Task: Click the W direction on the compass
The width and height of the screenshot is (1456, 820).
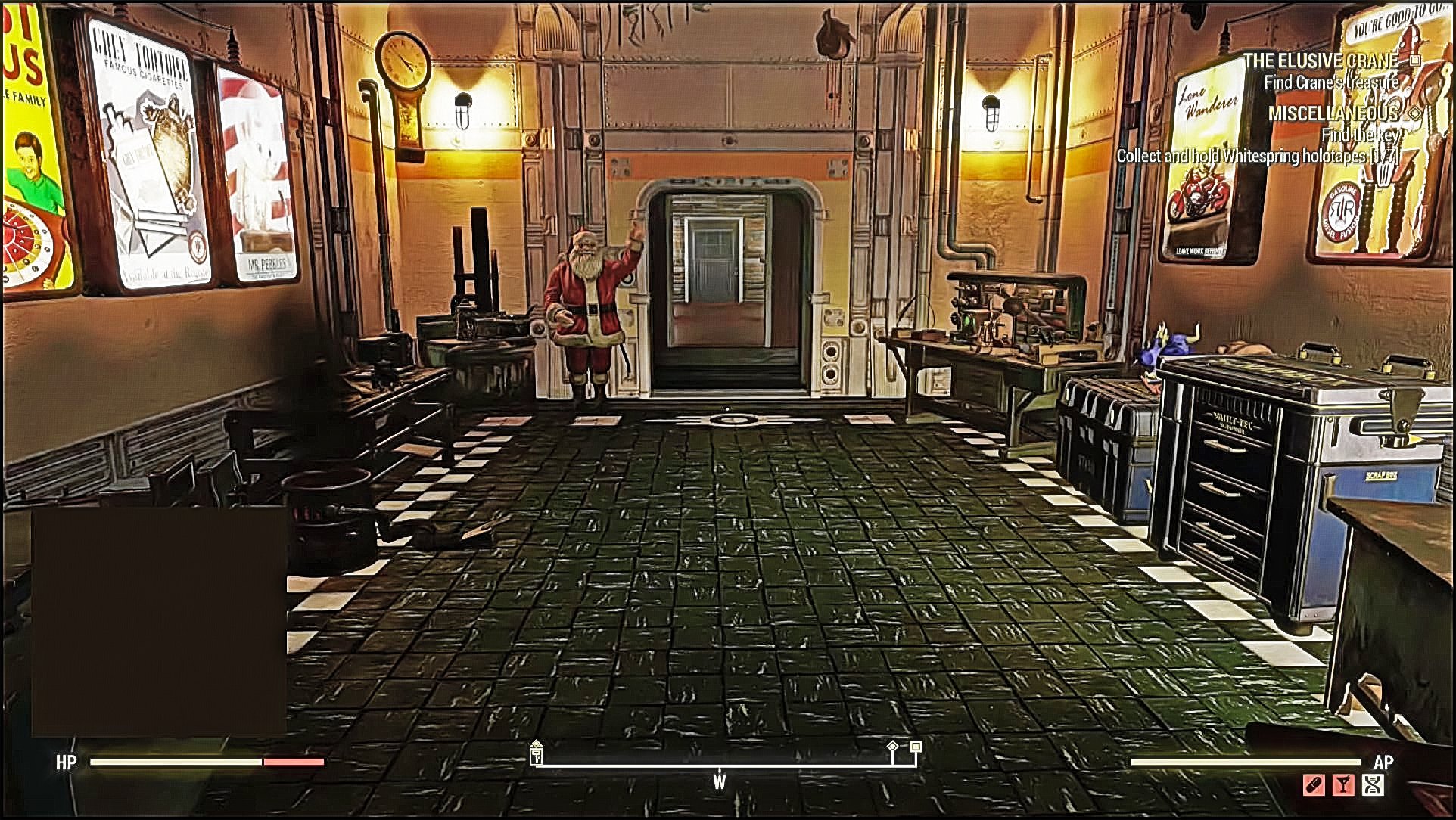Action: tap(719, 781)
